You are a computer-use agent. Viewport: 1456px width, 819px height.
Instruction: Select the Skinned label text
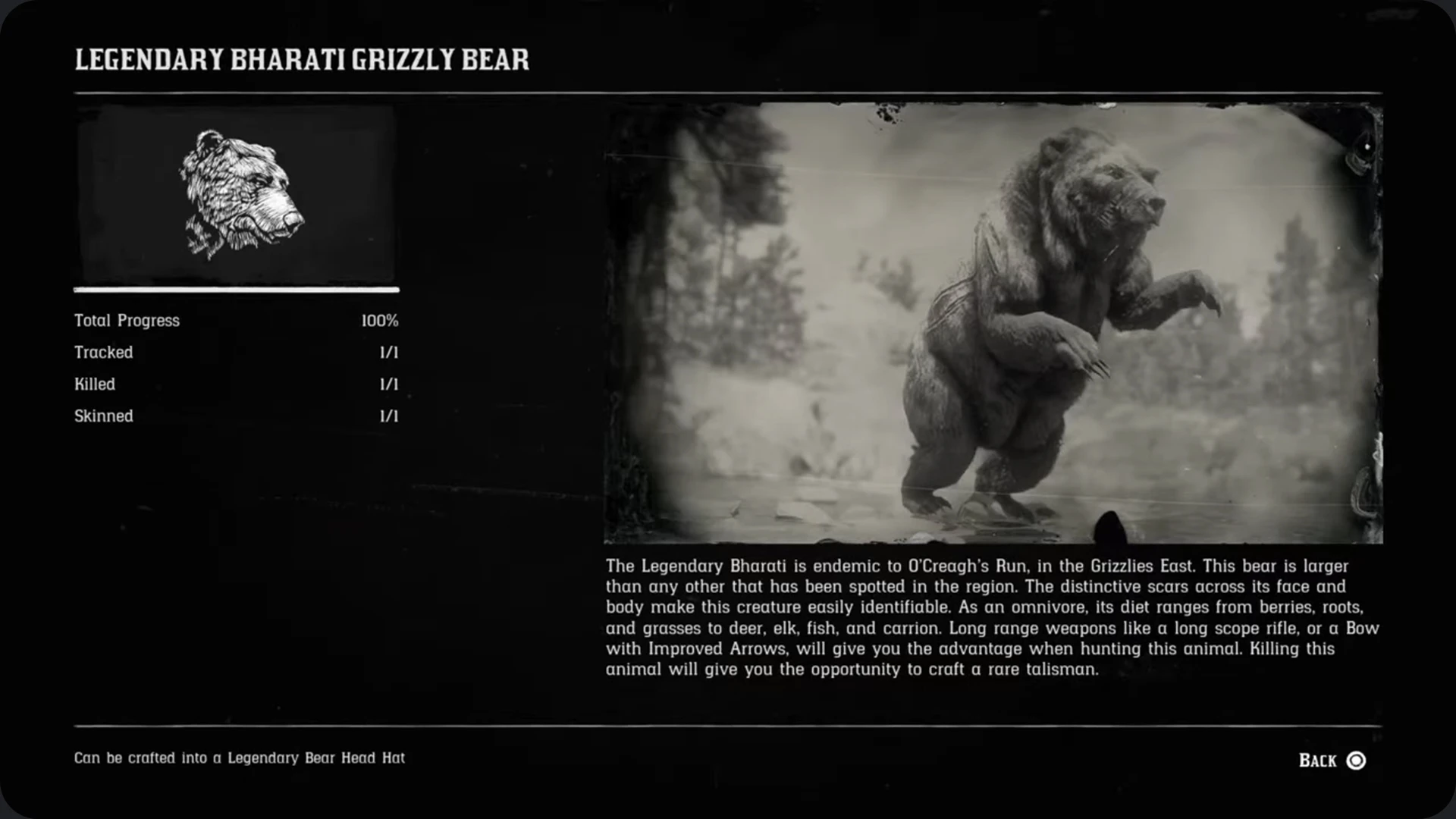point(103,416)
